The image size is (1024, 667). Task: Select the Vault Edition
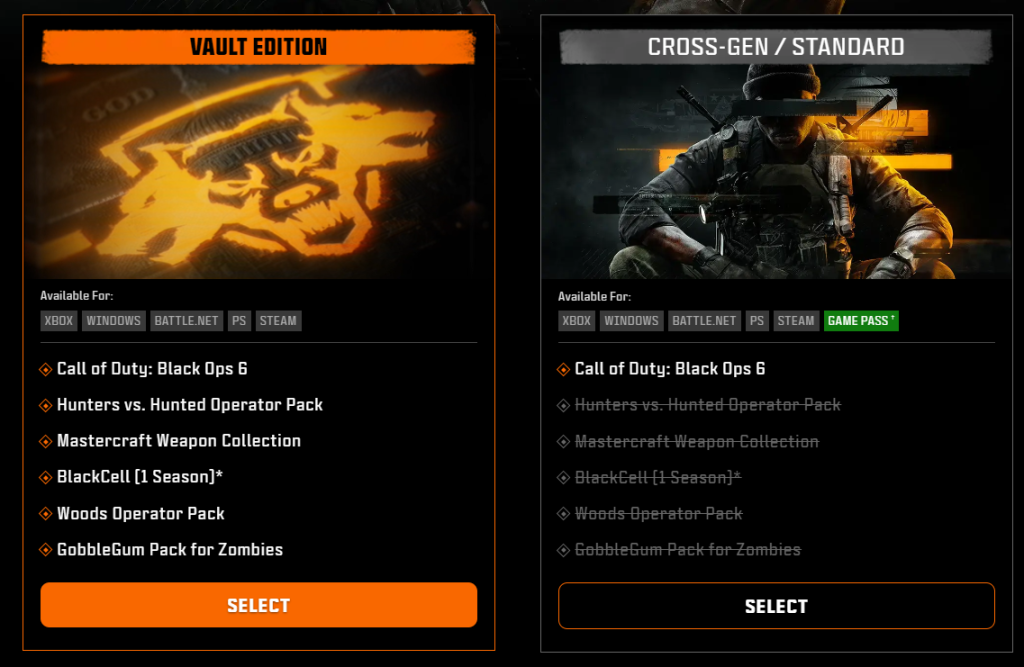coord(258,605)
